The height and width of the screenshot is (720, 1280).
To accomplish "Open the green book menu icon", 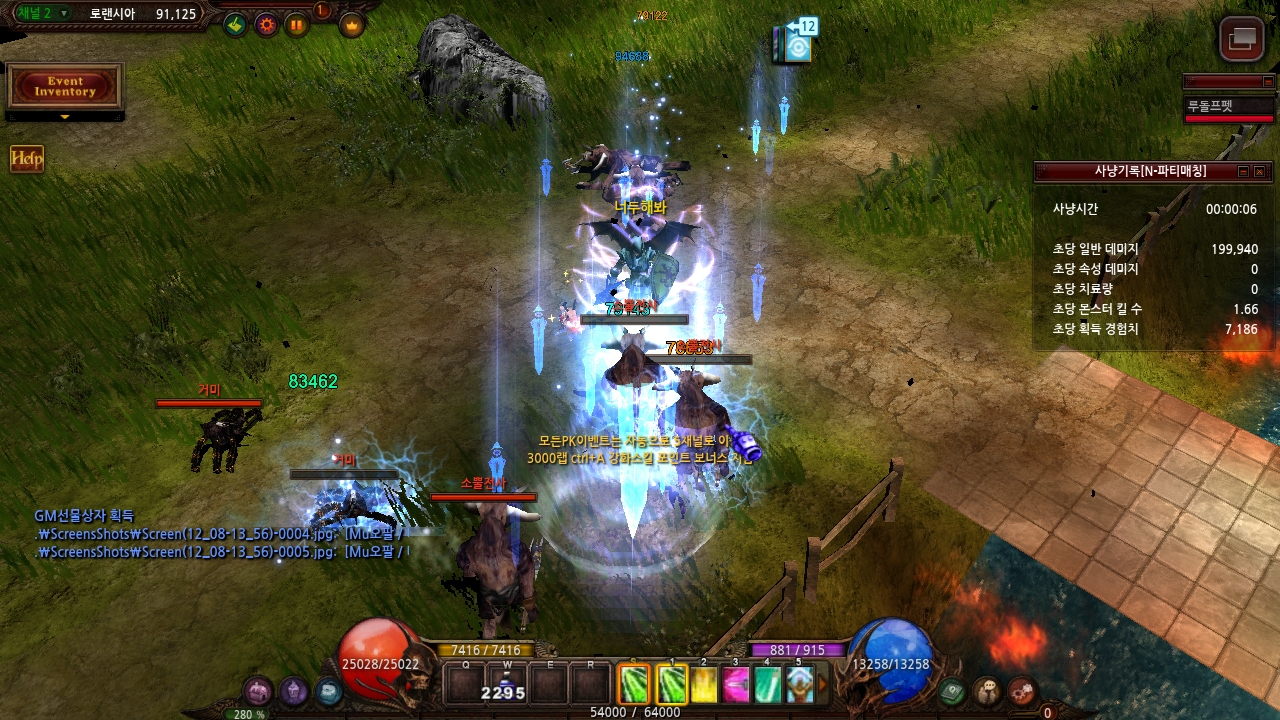I will tap(952, 690).
